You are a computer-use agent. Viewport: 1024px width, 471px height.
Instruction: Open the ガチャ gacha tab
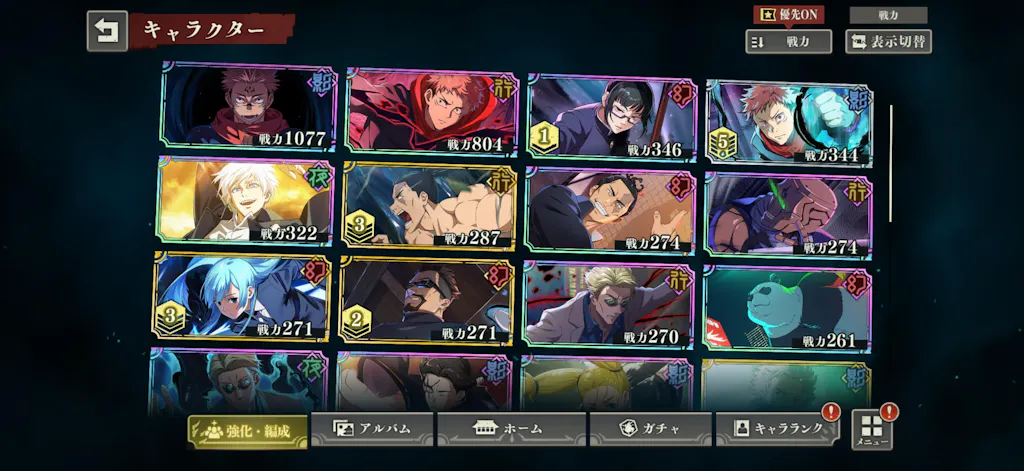[x=650, y=429]
